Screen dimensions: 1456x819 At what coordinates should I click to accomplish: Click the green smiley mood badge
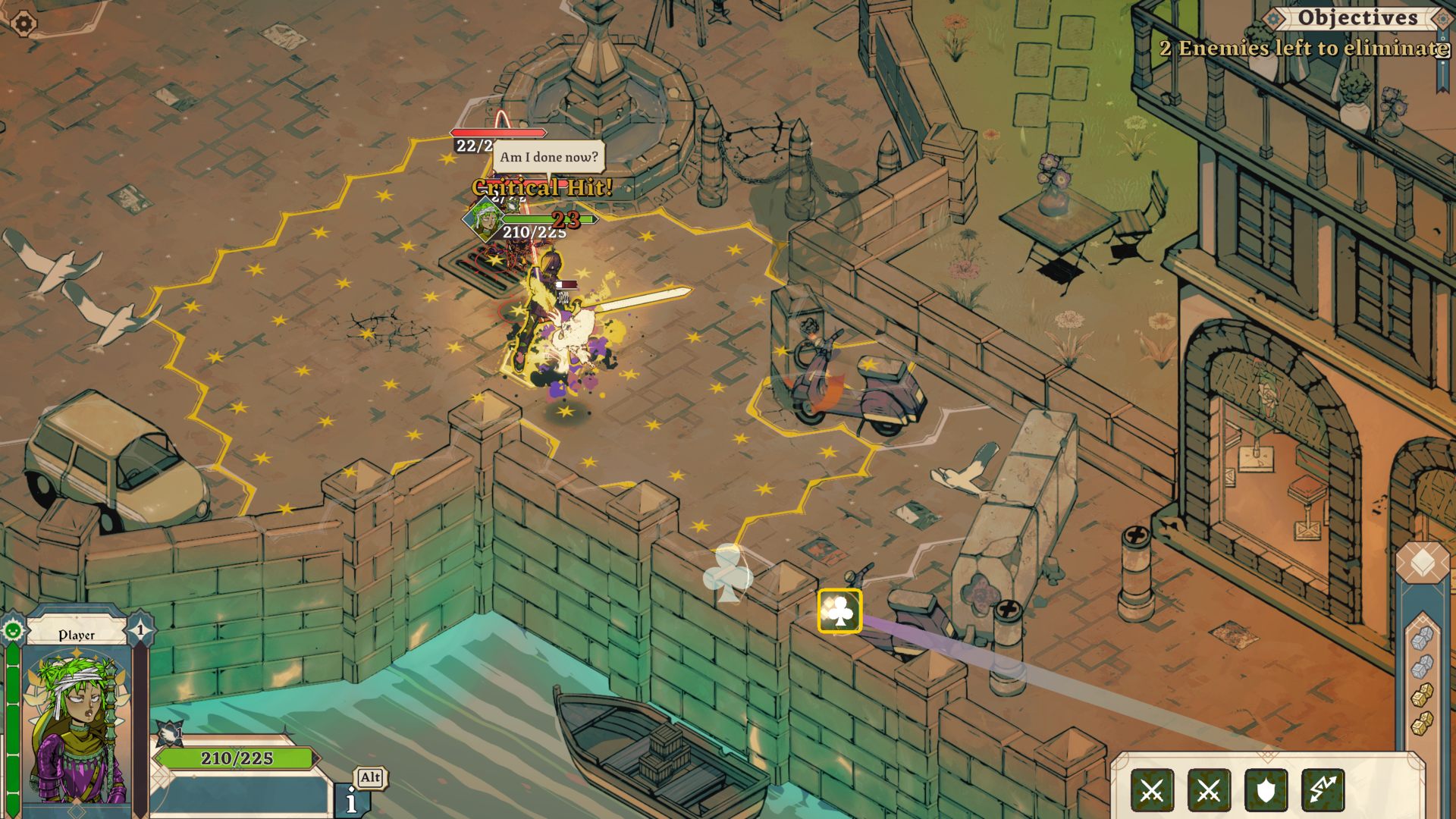(x=13, y=630)
